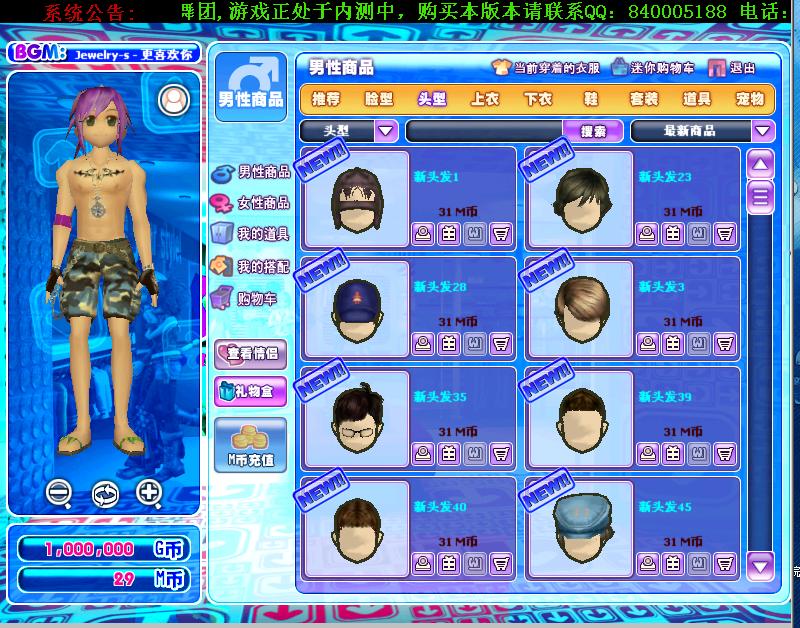Expand the 最新商品 sort dropdown
Image resolution: width=800 pixels, height=628 pixels.
pos(763,131)
